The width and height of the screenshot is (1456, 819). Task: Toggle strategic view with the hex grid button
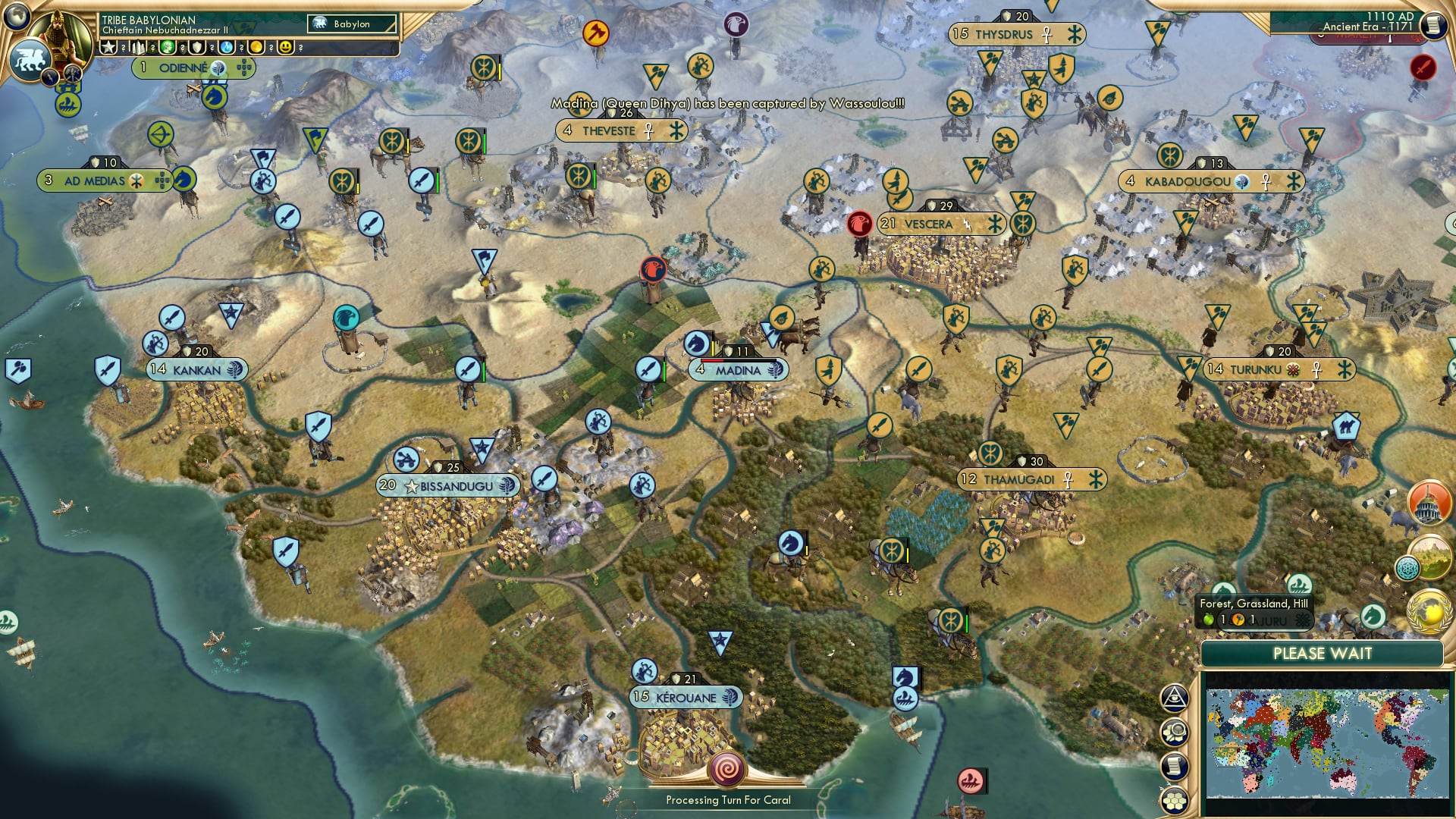click(1175, 800)
